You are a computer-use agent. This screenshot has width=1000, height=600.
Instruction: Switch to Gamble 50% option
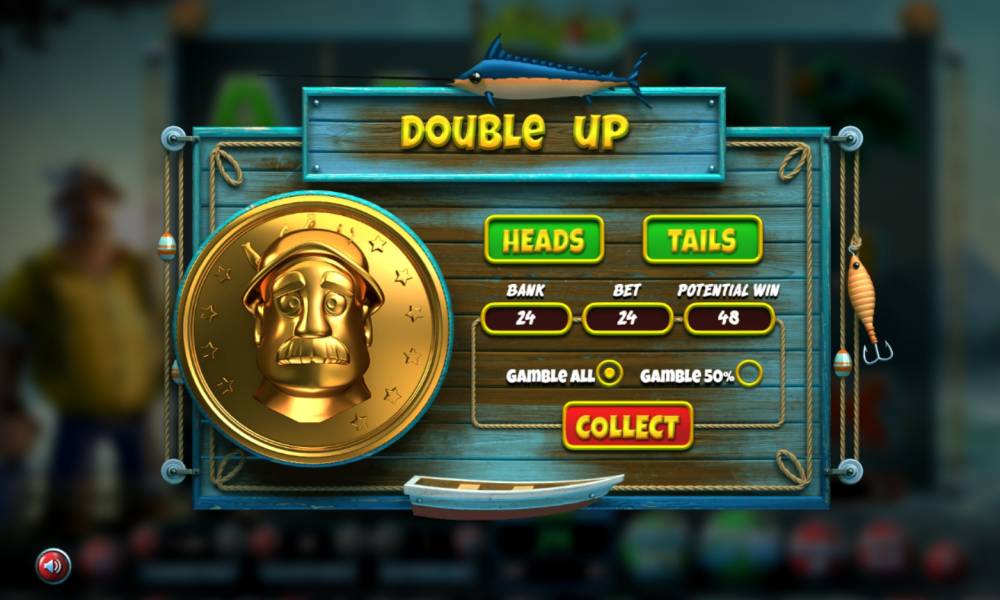[x=749, y=374]
